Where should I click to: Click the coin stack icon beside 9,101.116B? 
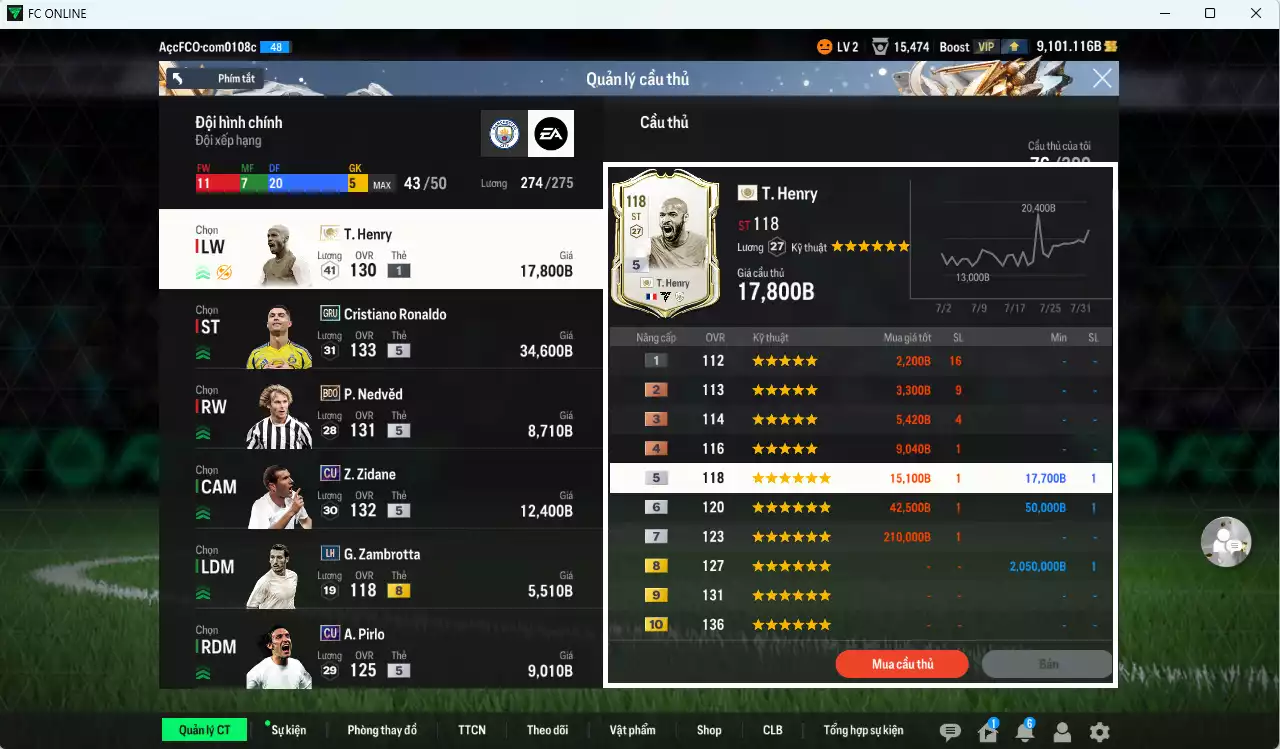[1111, 45]
